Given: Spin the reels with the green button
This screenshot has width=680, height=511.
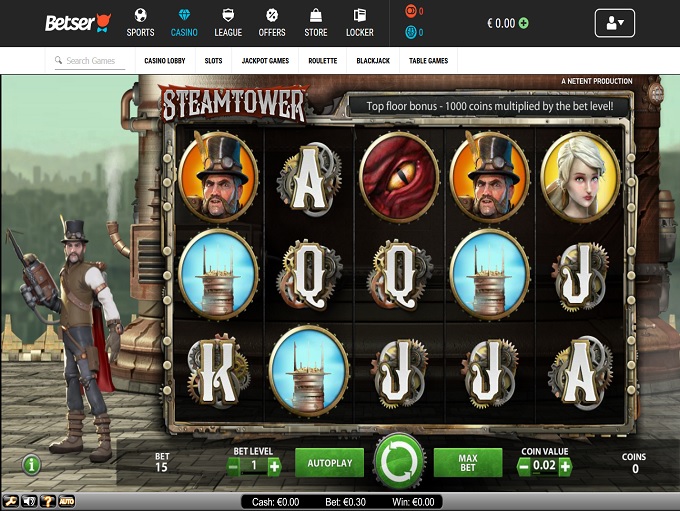Looking at the screenshot, I should [x=399, y=463].
